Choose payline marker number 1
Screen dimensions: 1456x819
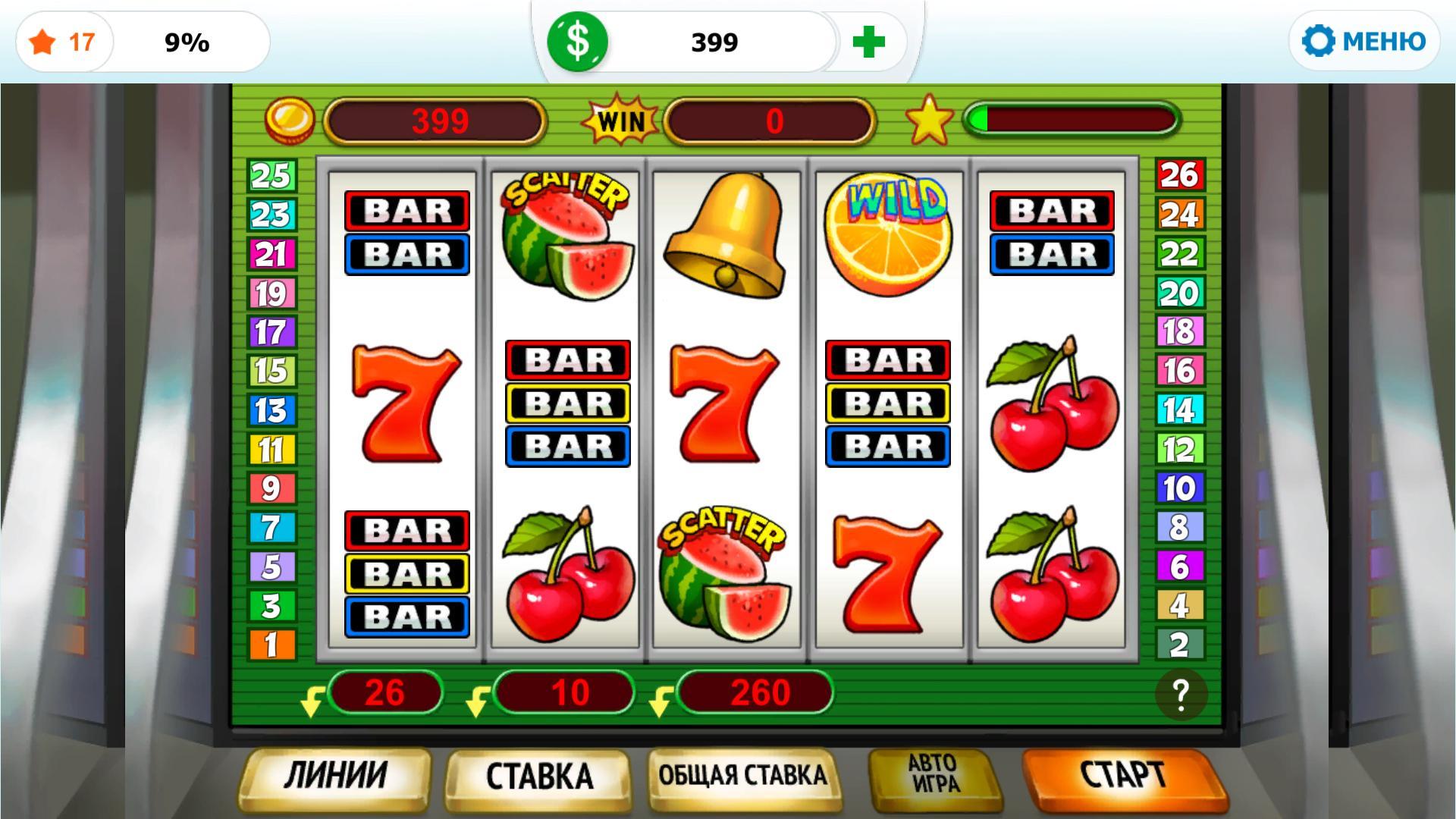pos(271,645)
